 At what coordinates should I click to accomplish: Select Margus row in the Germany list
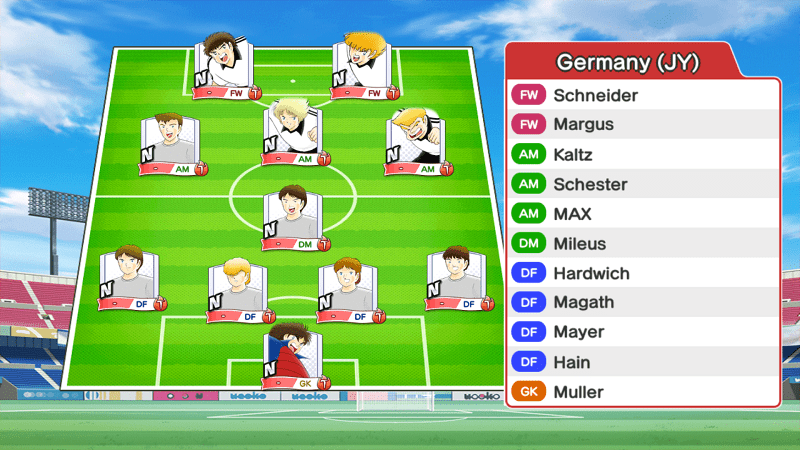[642, 125]
